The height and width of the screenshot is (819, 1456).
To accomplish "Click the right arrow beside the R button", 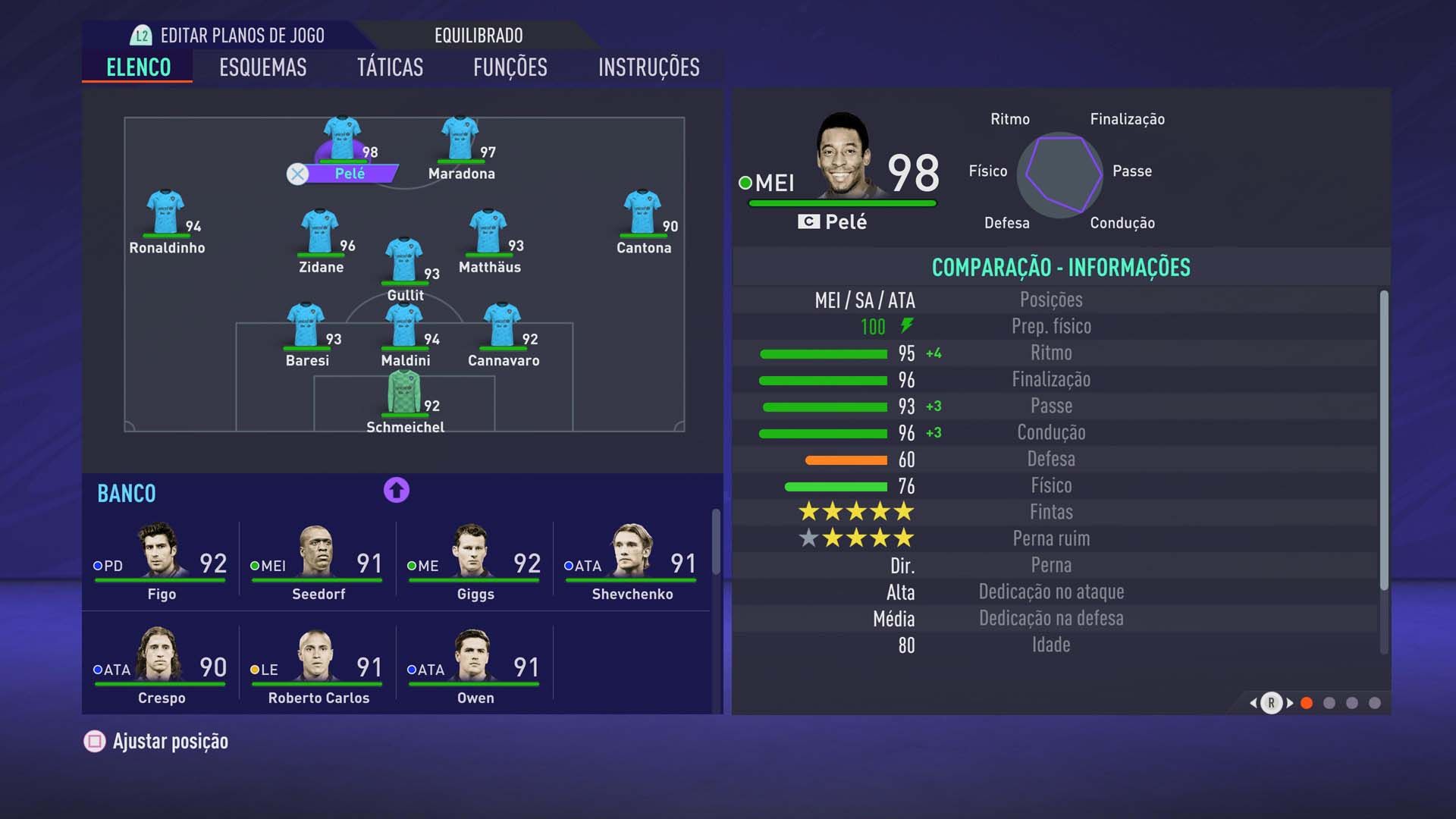I will (x=1291, y=704).
